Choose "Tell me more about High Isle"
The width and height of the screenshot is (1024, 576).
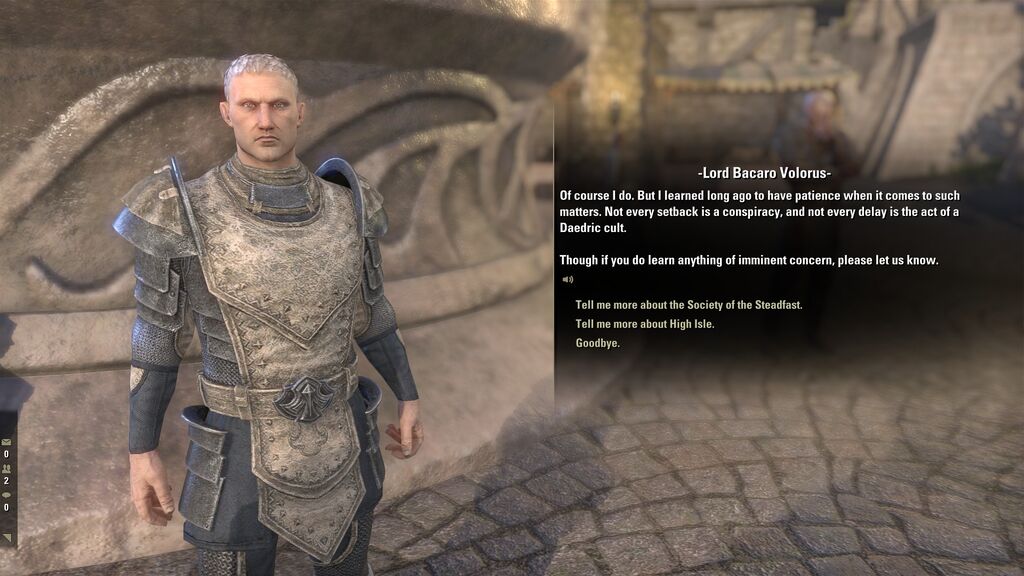point(645,324)
